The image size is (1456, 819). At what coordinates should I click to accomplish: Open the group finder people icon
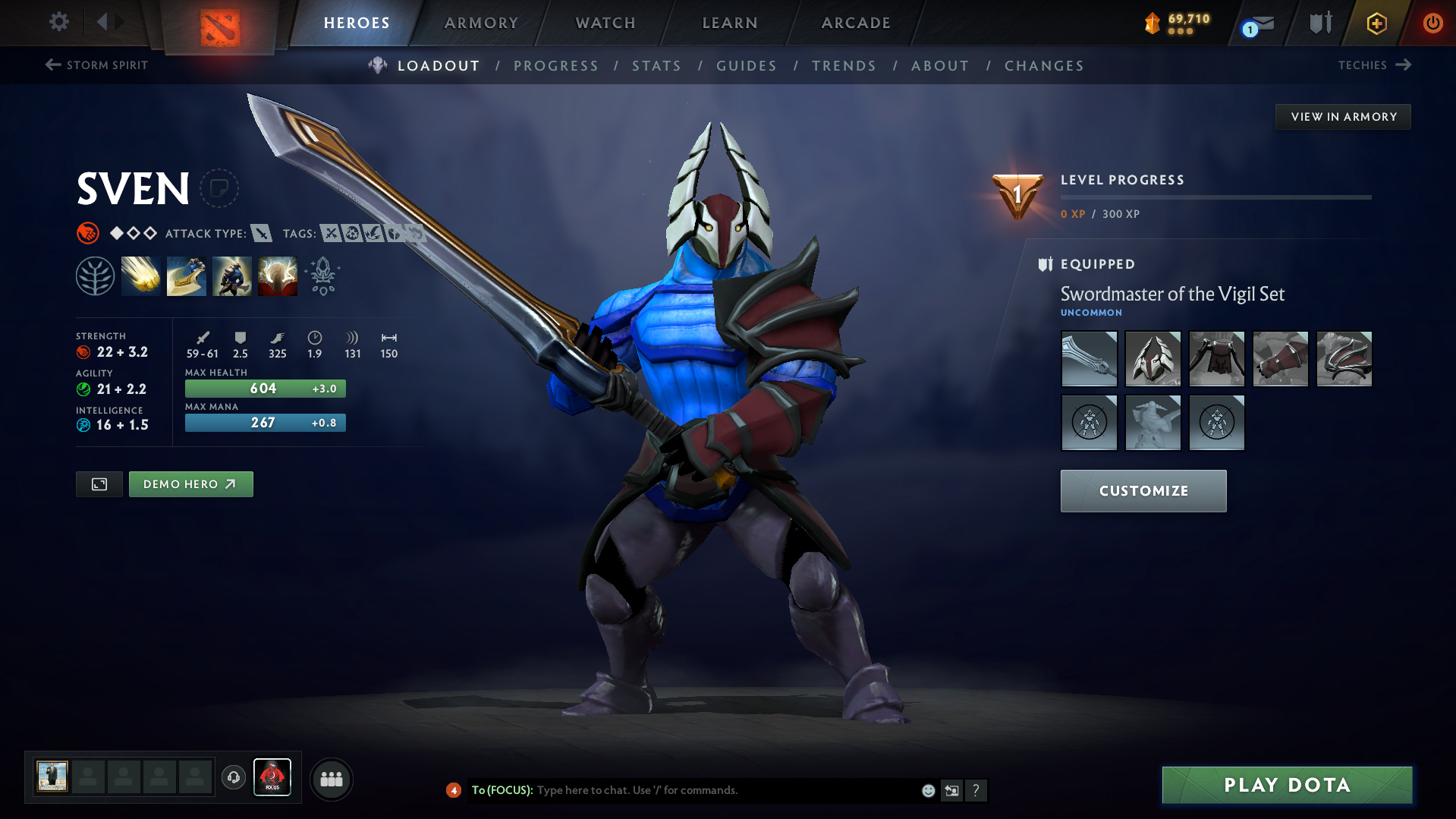click(x=331, y=779)
